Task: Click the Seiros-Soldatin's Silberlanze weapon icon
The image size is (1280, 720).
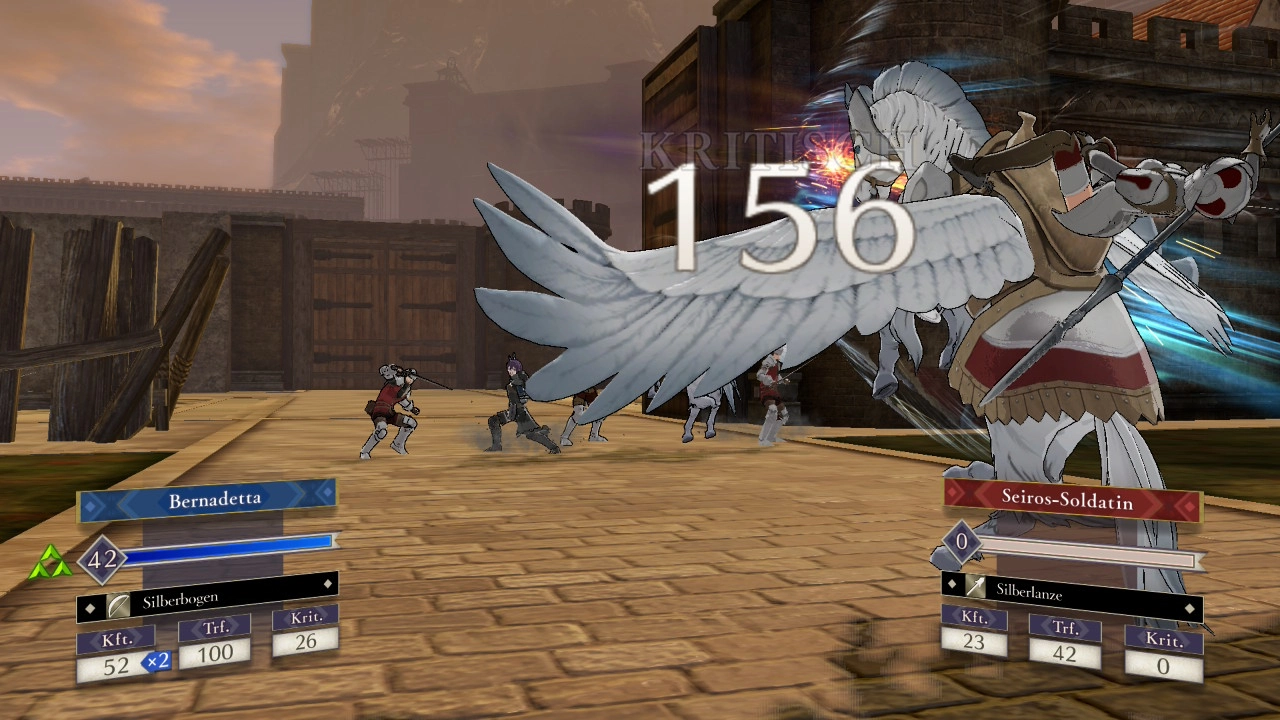Action: click(x=976, y=589)
